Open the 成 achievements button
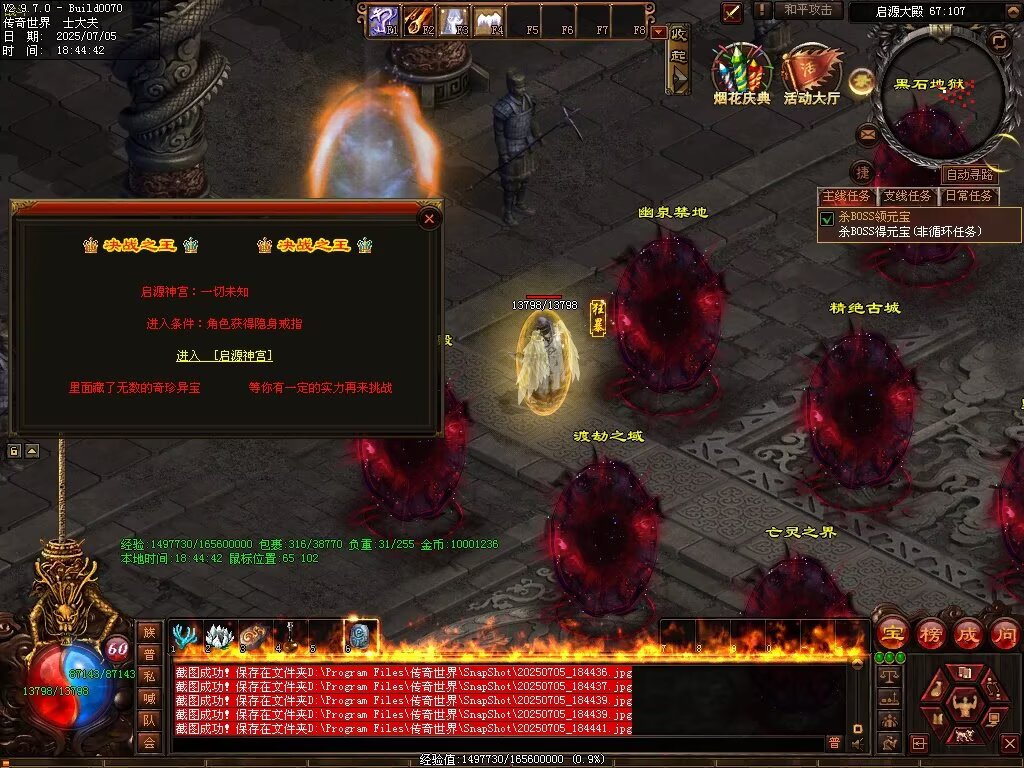This screenshot has width=1024, height=768. pos(967,634)
